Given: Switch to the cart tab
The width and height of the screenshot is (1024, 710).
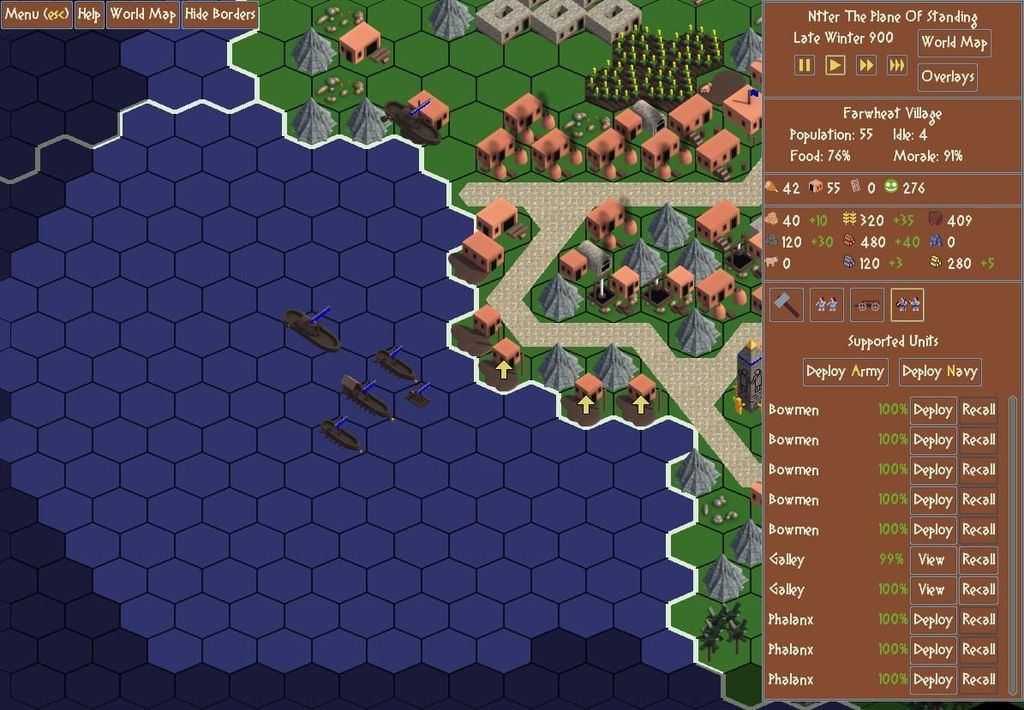Looking at the screenshot, I should click(866, 304).
